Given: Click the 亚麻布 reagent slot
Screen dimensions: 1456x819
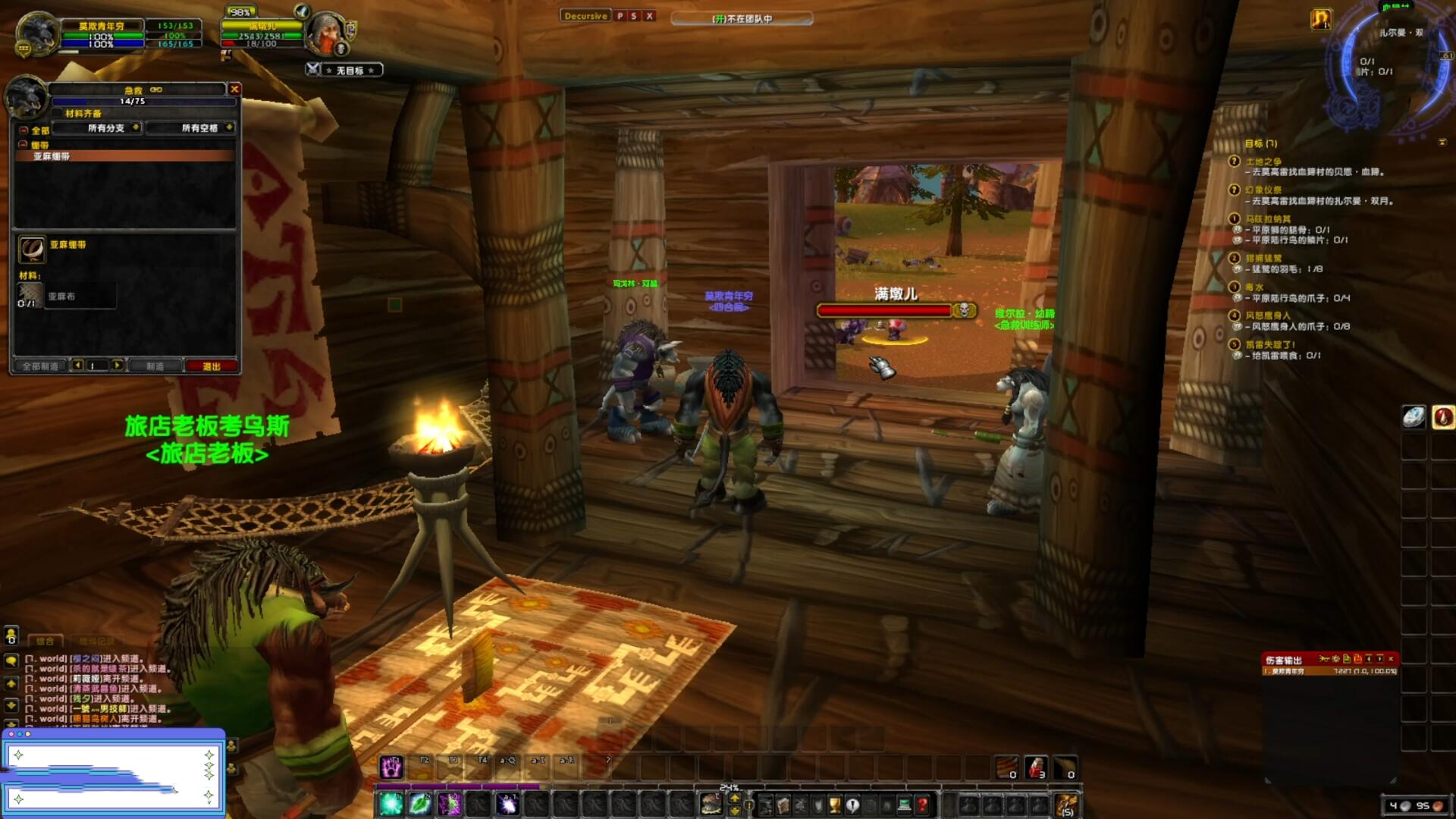Looking at the screenshot, I should coord(30,295).
